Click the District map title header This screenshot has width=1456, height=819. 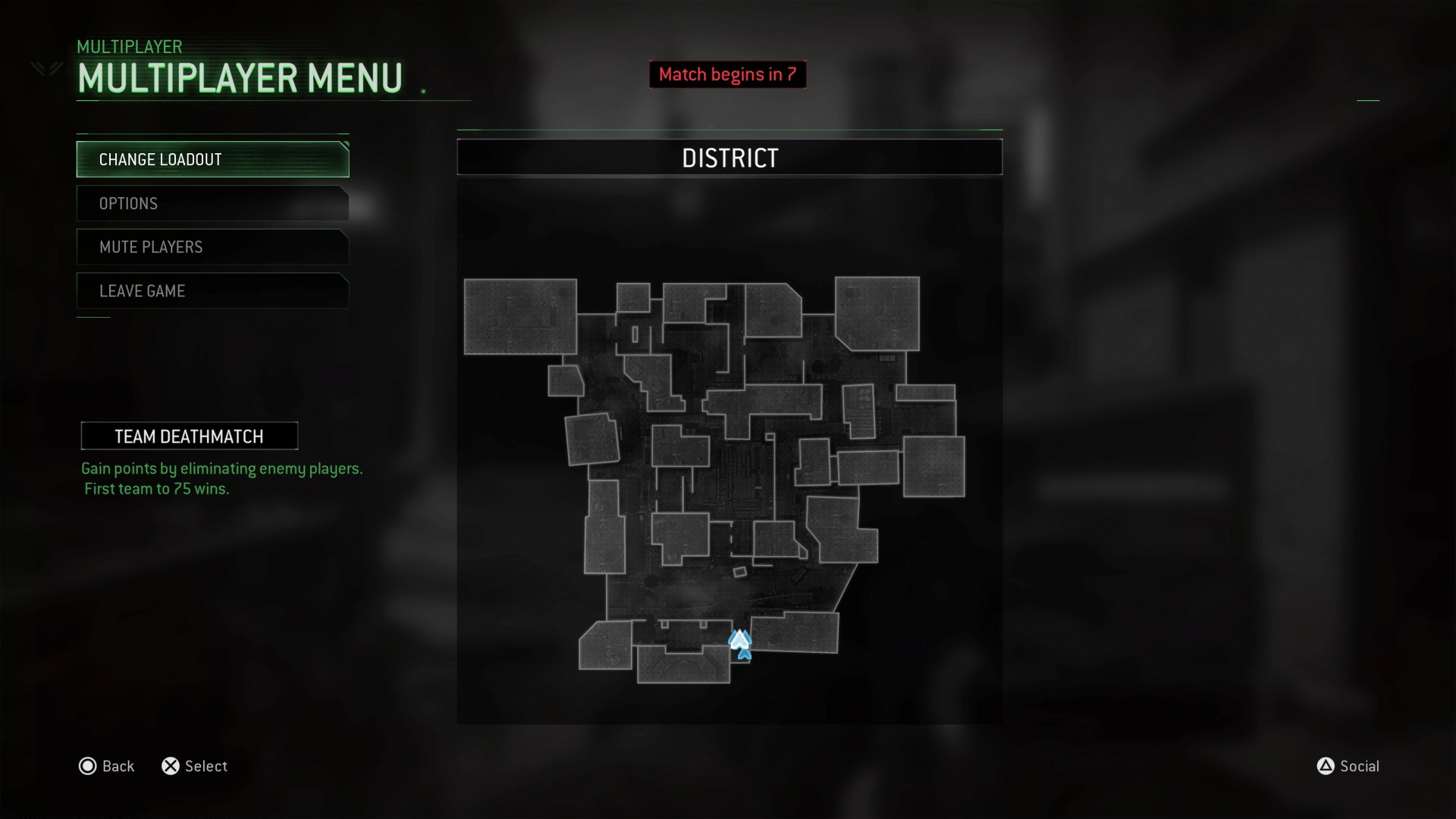pos(730,157)
